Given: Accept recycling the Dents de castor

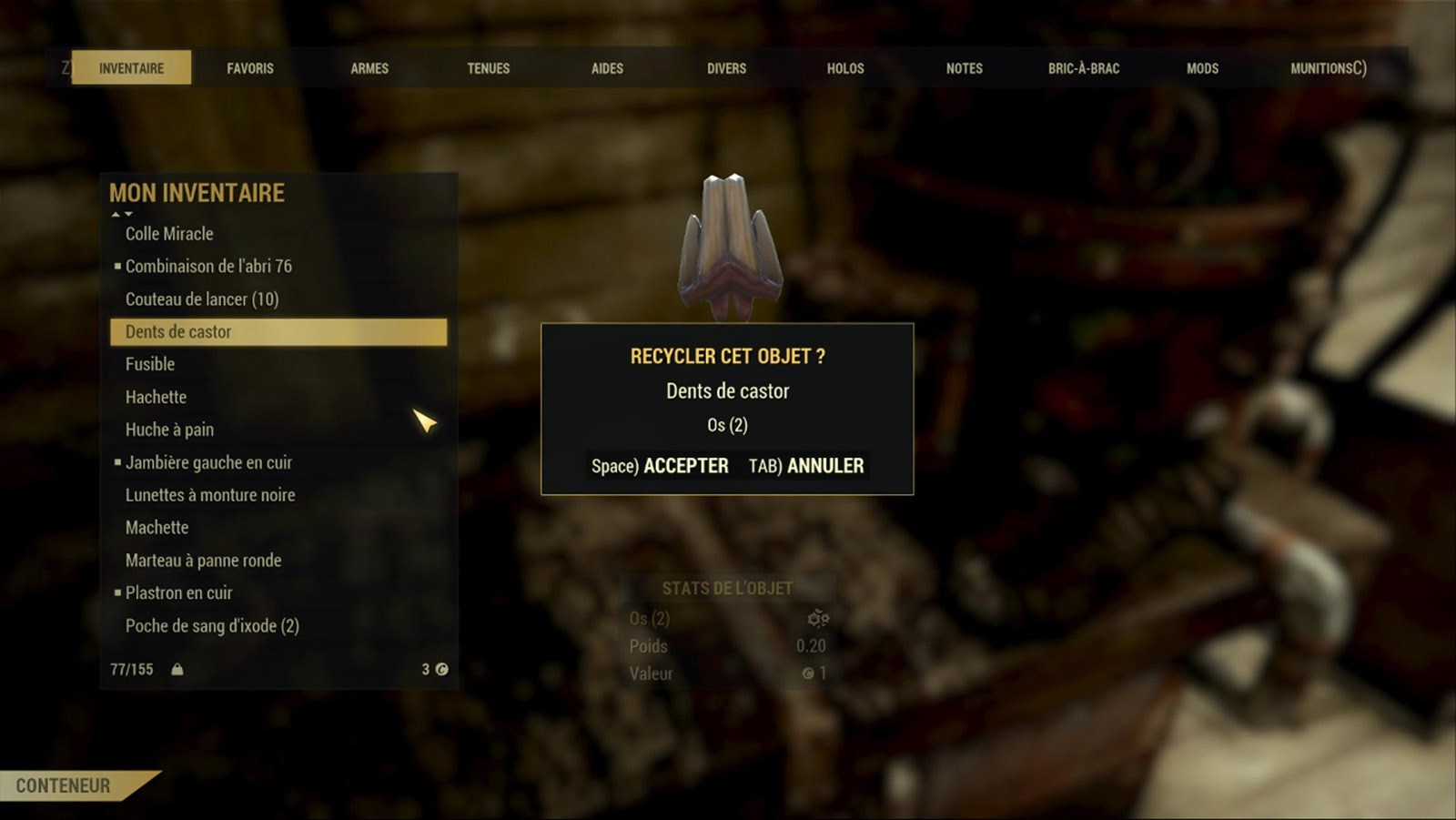Looking at the screenshot, I should pyautogui.click(x=660, y=466).
